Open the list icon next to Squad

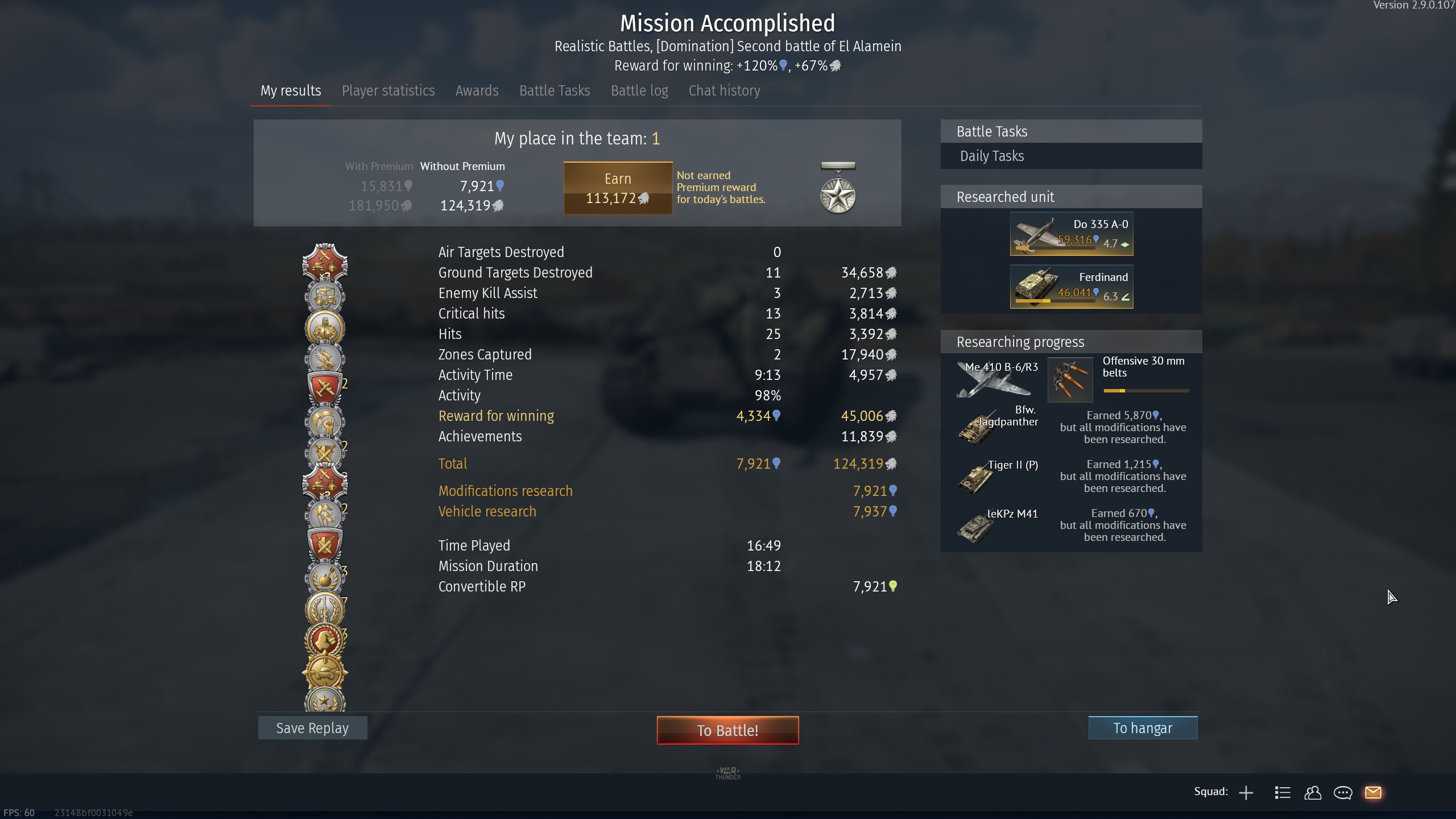(x=1283, y=793)
